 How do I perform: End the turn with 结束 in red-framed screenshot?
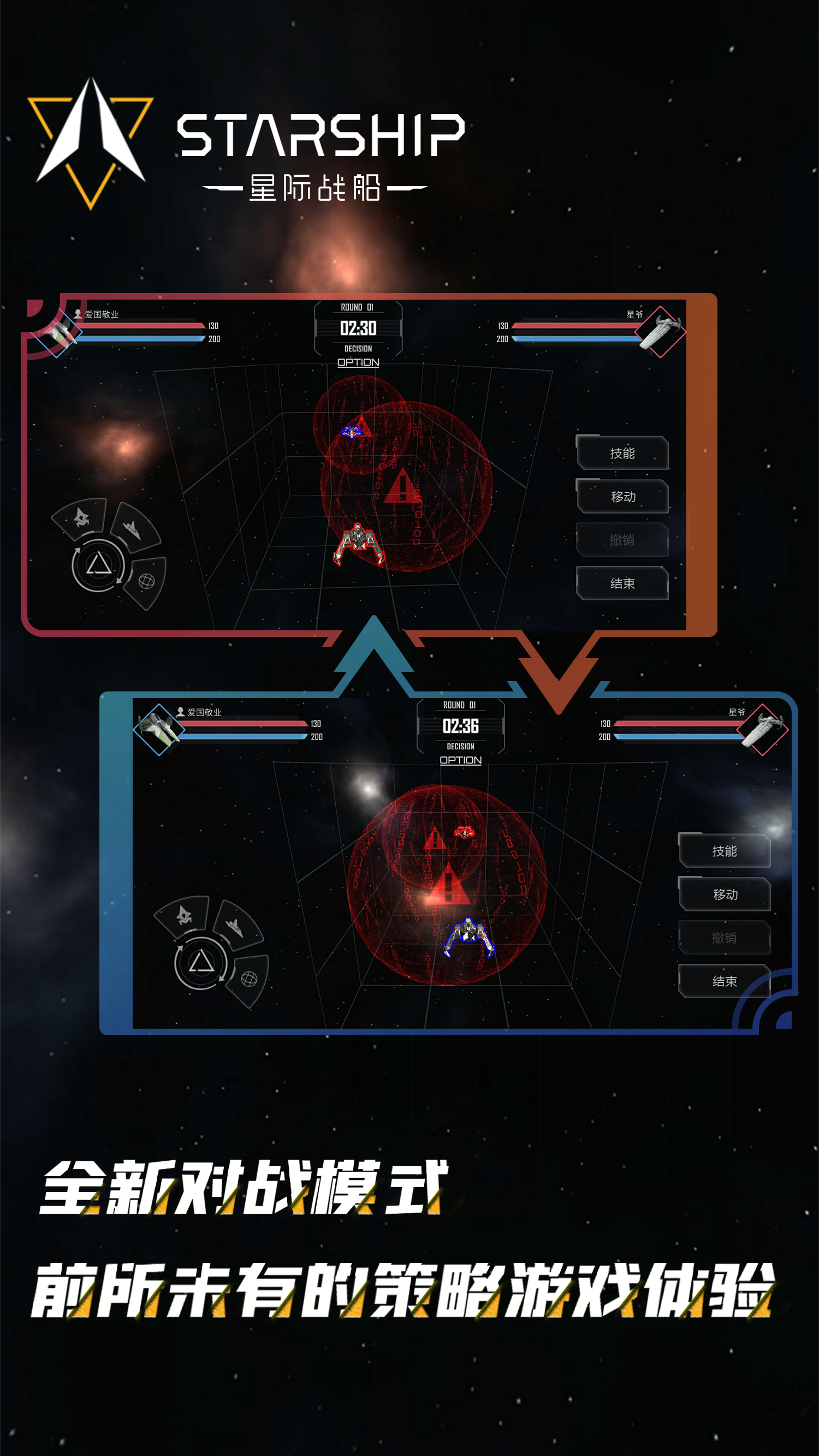622,583
